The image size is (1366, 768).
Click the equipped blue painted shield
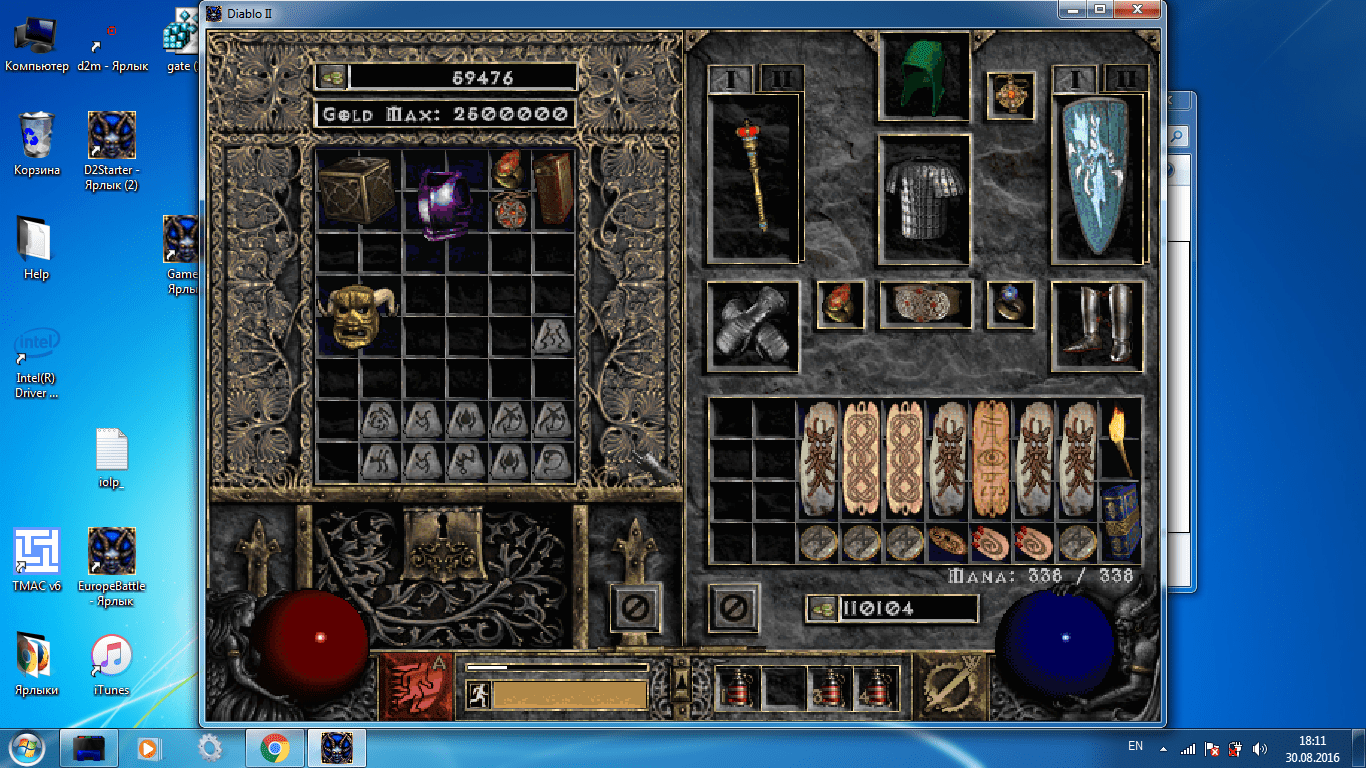tap(1097, 175)
